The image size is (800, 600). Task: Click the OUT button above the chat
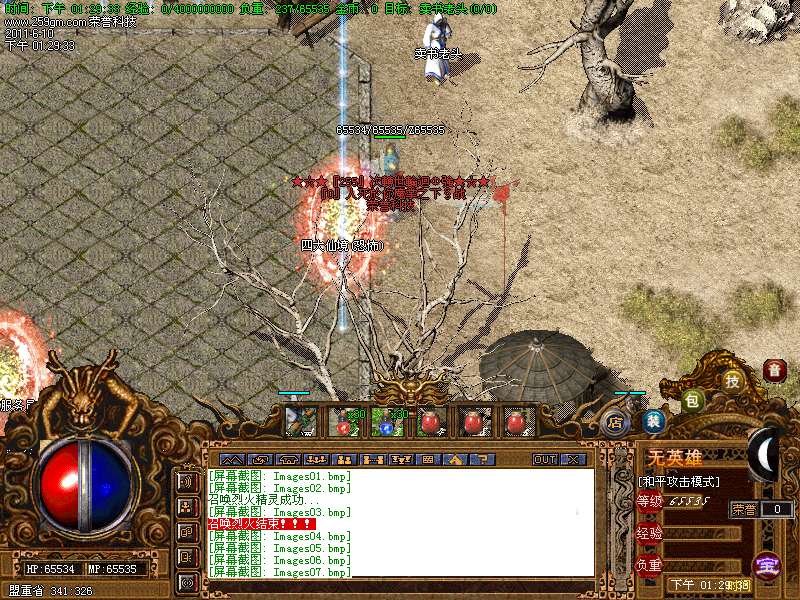[x=544, y=460]
